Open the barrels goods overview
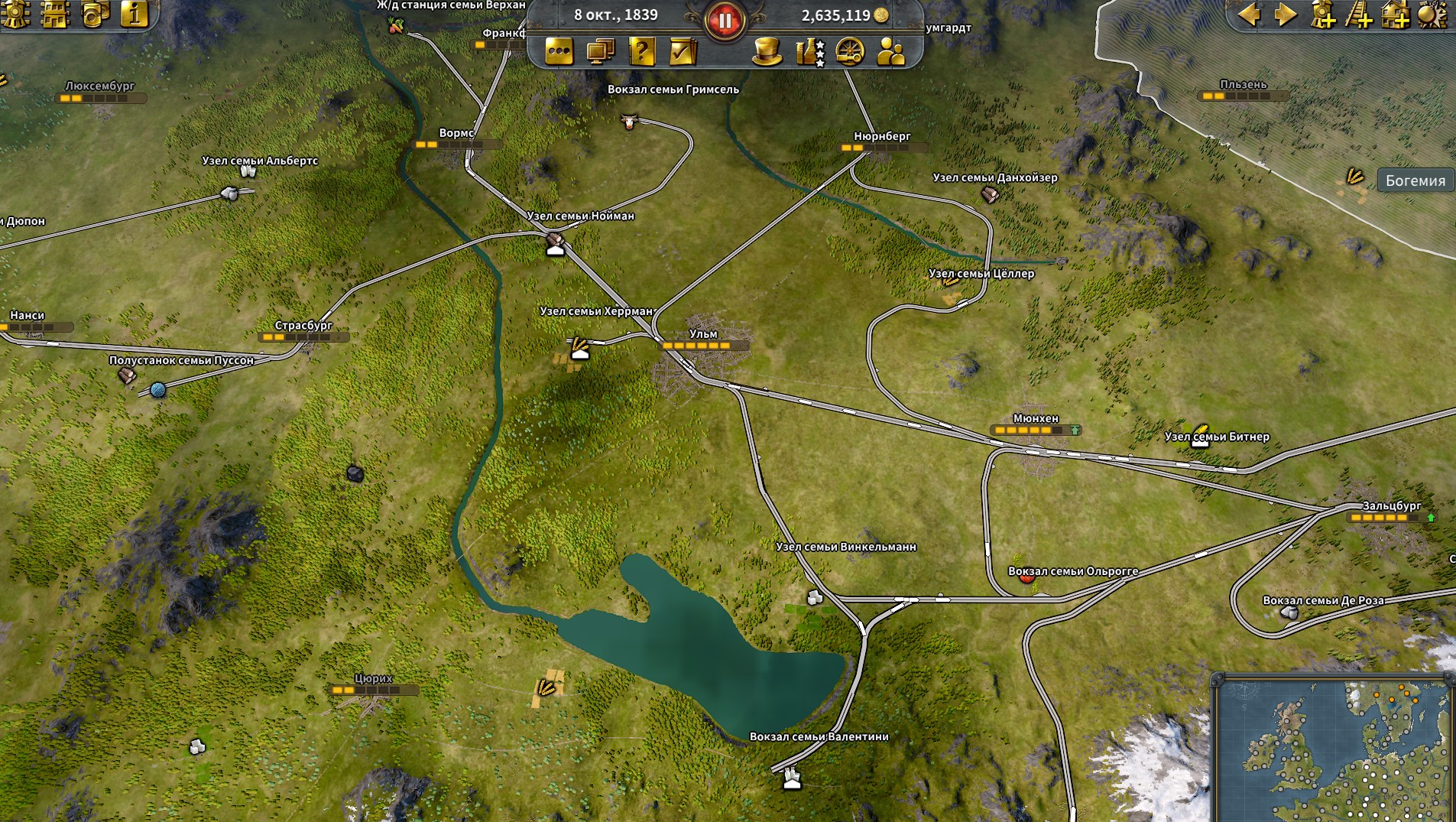The width and height of the screenshot is (1456, 822). coord(96,14)
